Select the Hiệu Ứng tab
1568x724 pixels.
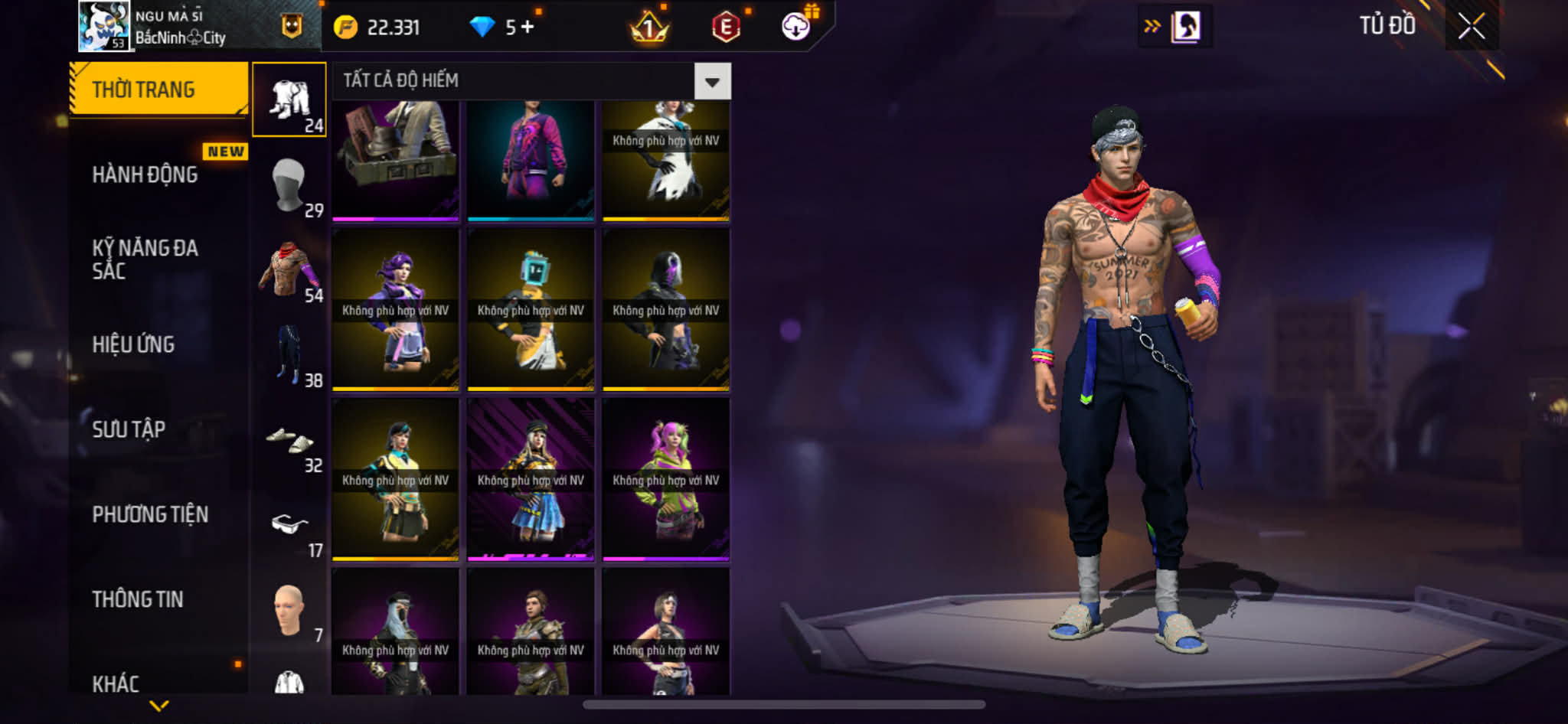pos(133,344)
